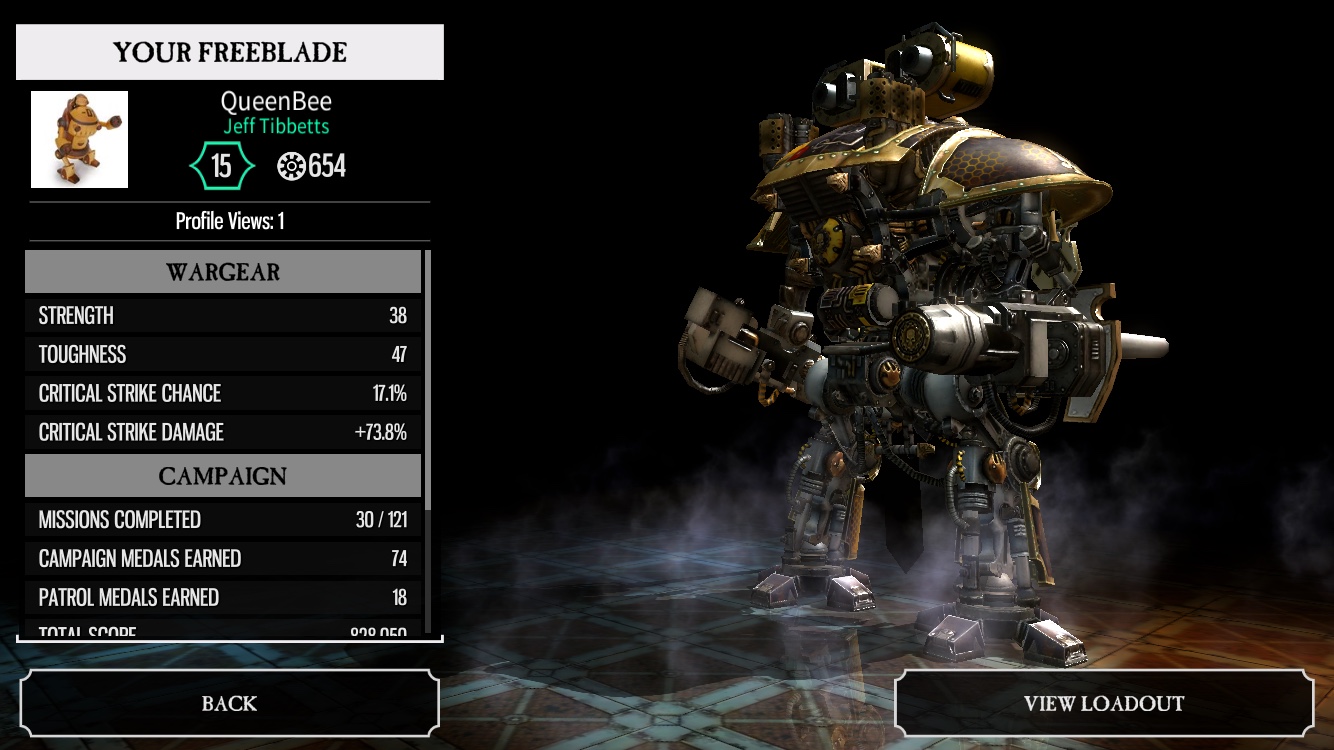Select the Jeff Tibbetts player name
The image size is (1334, 750).
[x=276, y=127]
